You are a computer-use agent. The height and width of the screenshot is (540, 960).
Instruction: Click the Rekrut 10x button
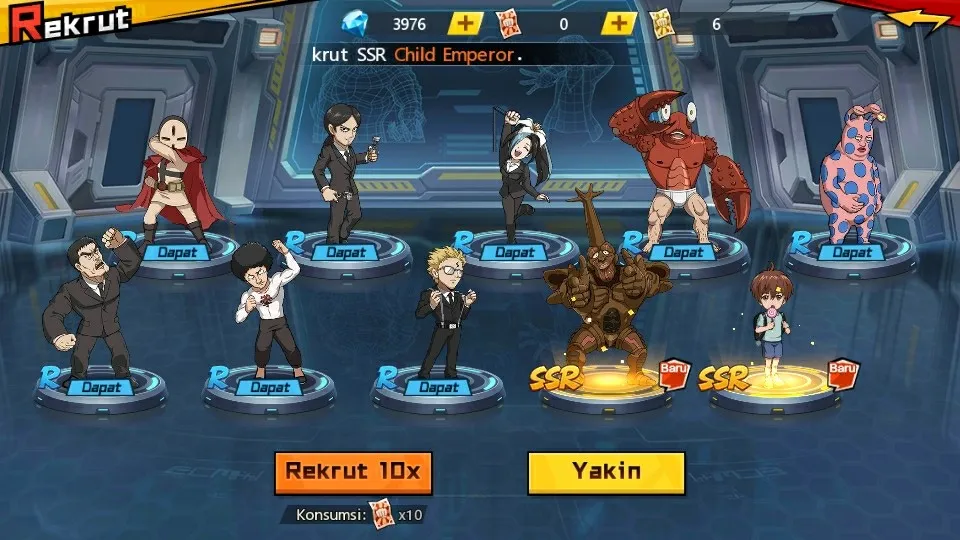[353, 472]
